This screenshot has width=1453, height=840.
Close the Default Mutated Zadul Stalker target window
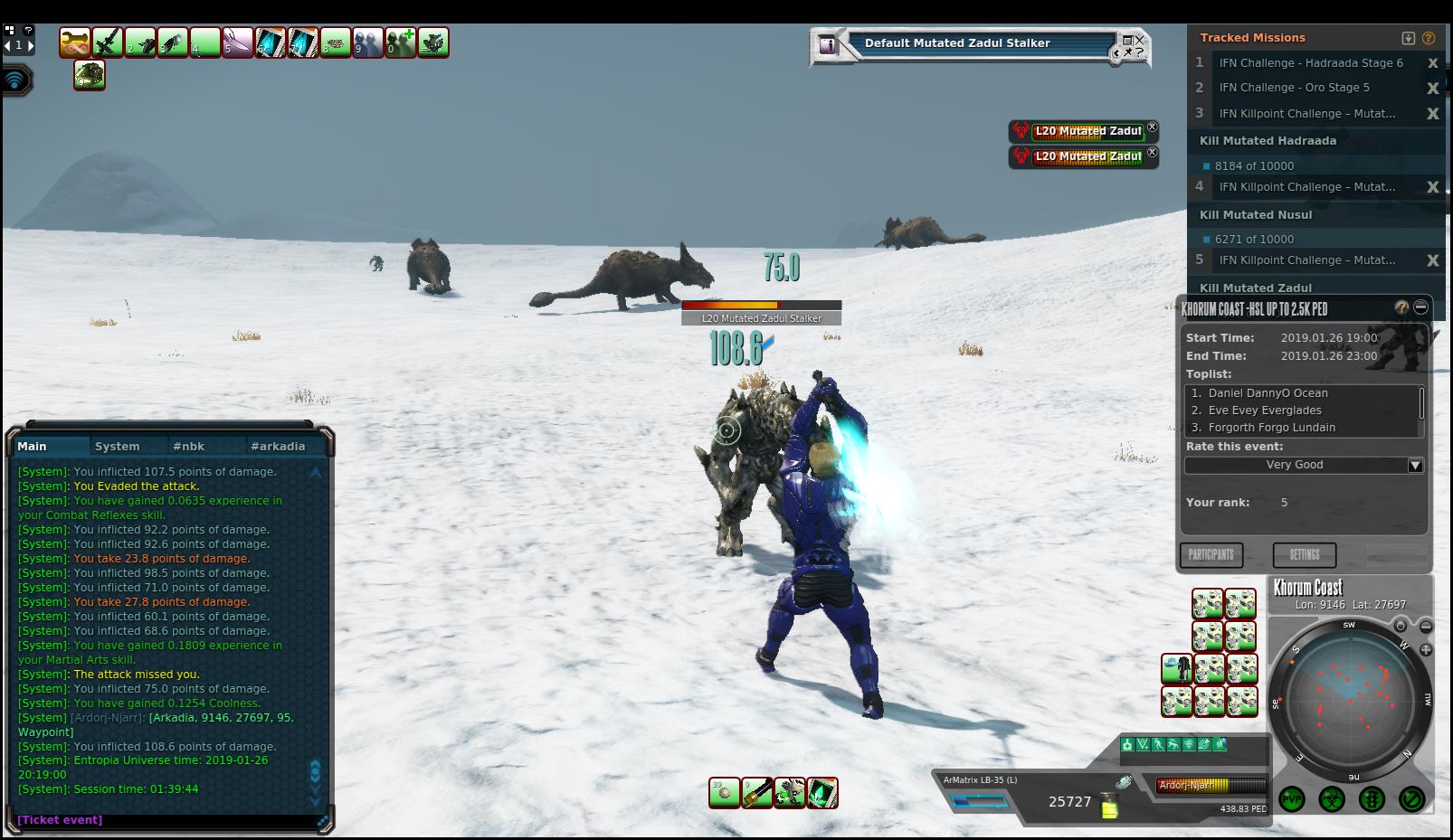1139,40
